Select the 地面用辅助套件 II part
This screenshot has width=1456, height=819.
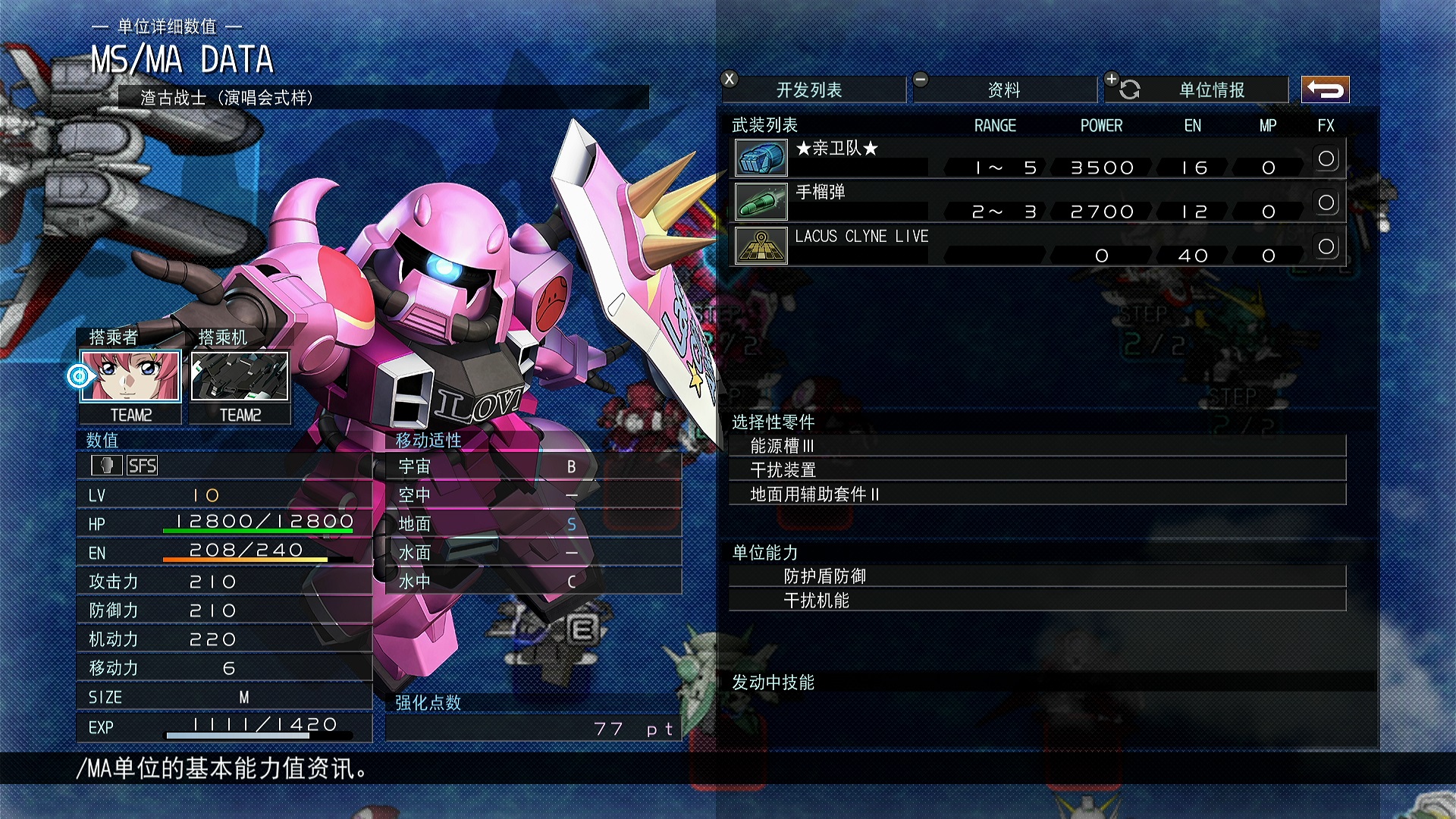pos(1036,494)
